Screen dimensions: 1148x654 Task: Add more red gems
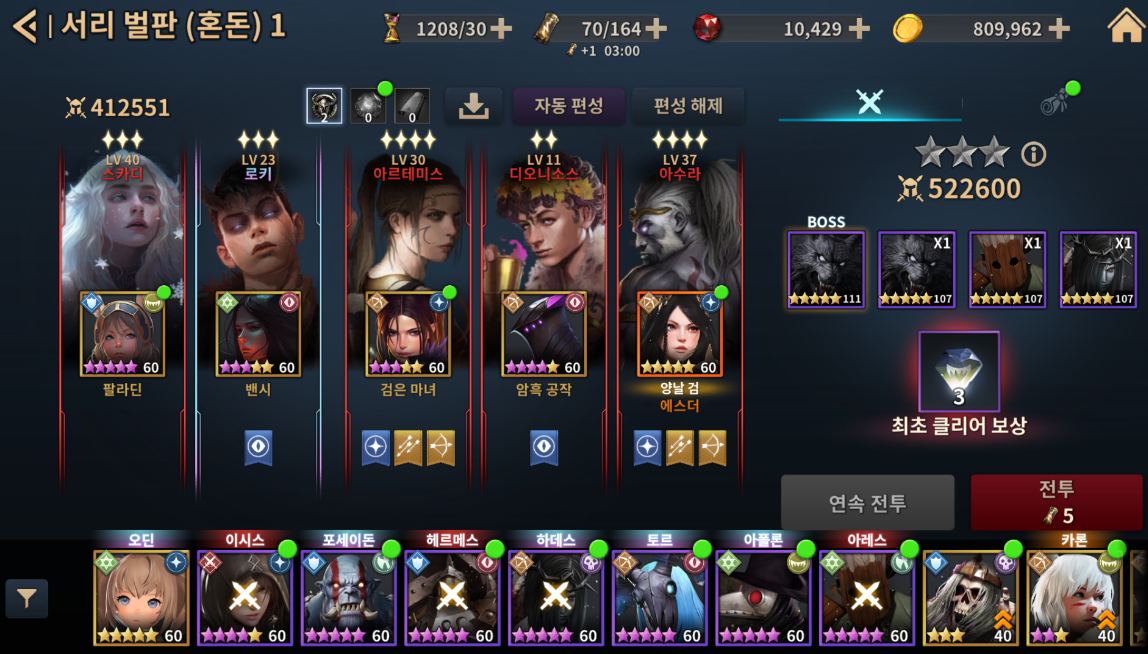[858, 29]
